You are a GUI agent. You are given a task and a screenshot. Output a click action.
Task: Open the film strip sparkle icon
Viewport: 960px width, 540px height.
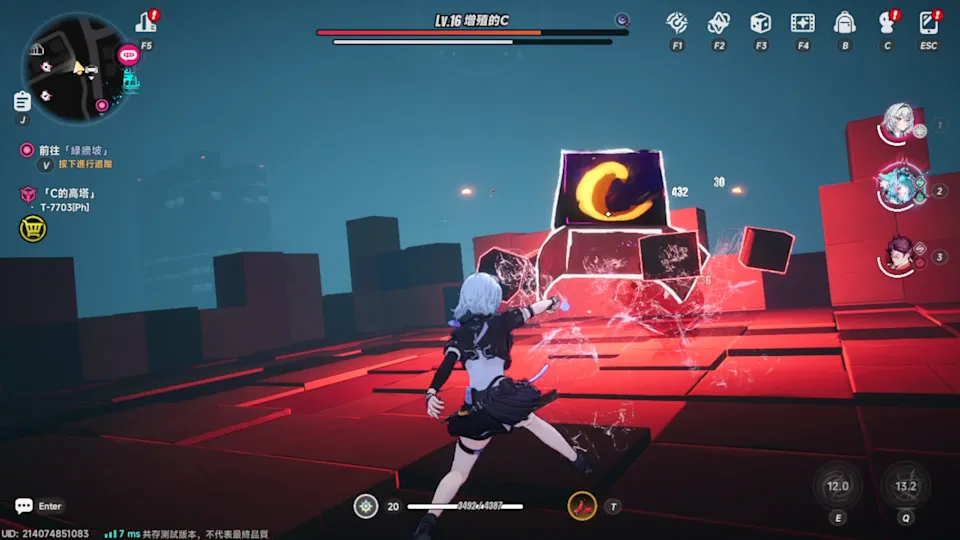802,23
